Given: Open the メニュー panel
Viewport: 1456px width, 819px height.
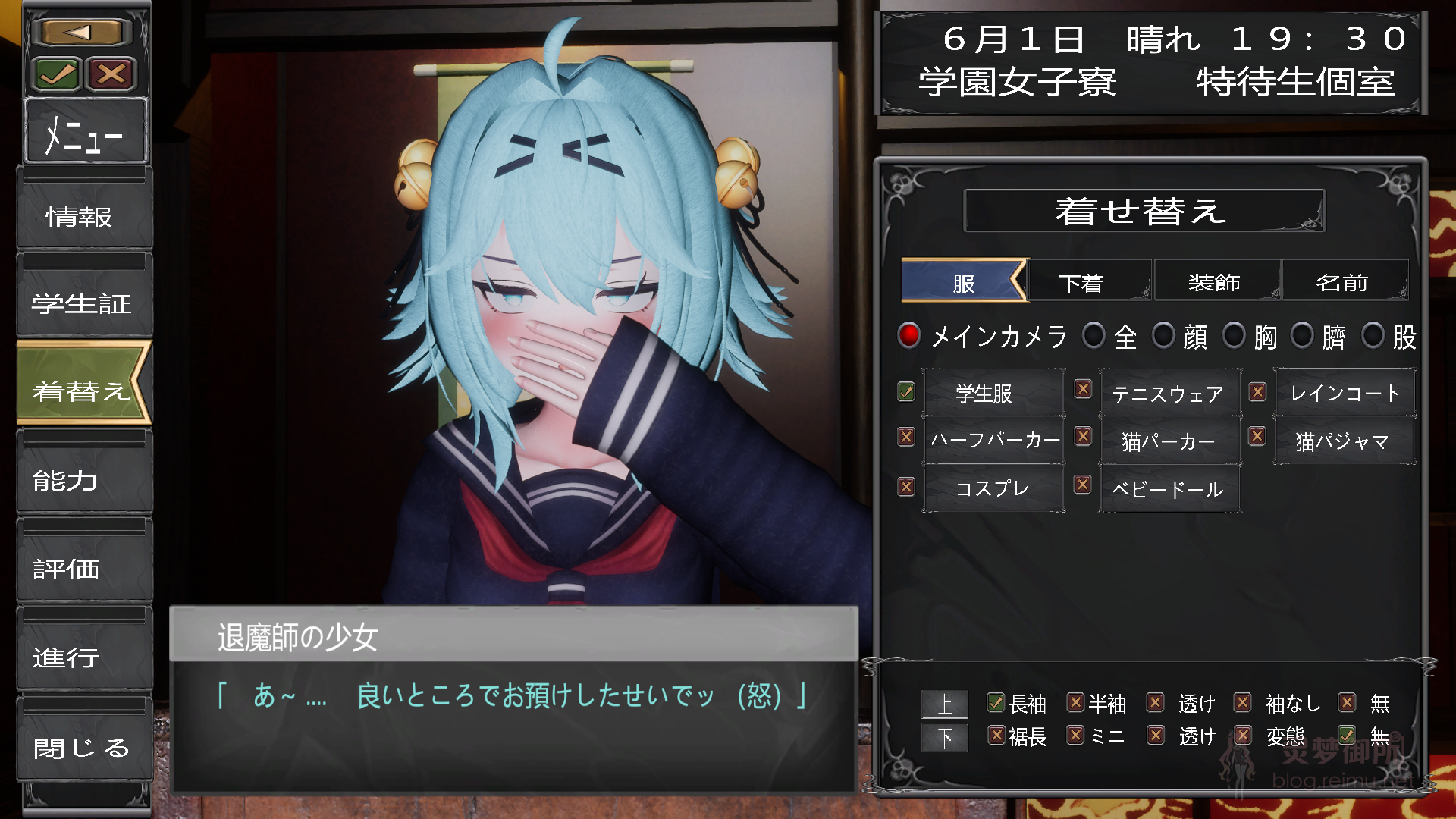Looking at the screenshot, I should [85, 133].
